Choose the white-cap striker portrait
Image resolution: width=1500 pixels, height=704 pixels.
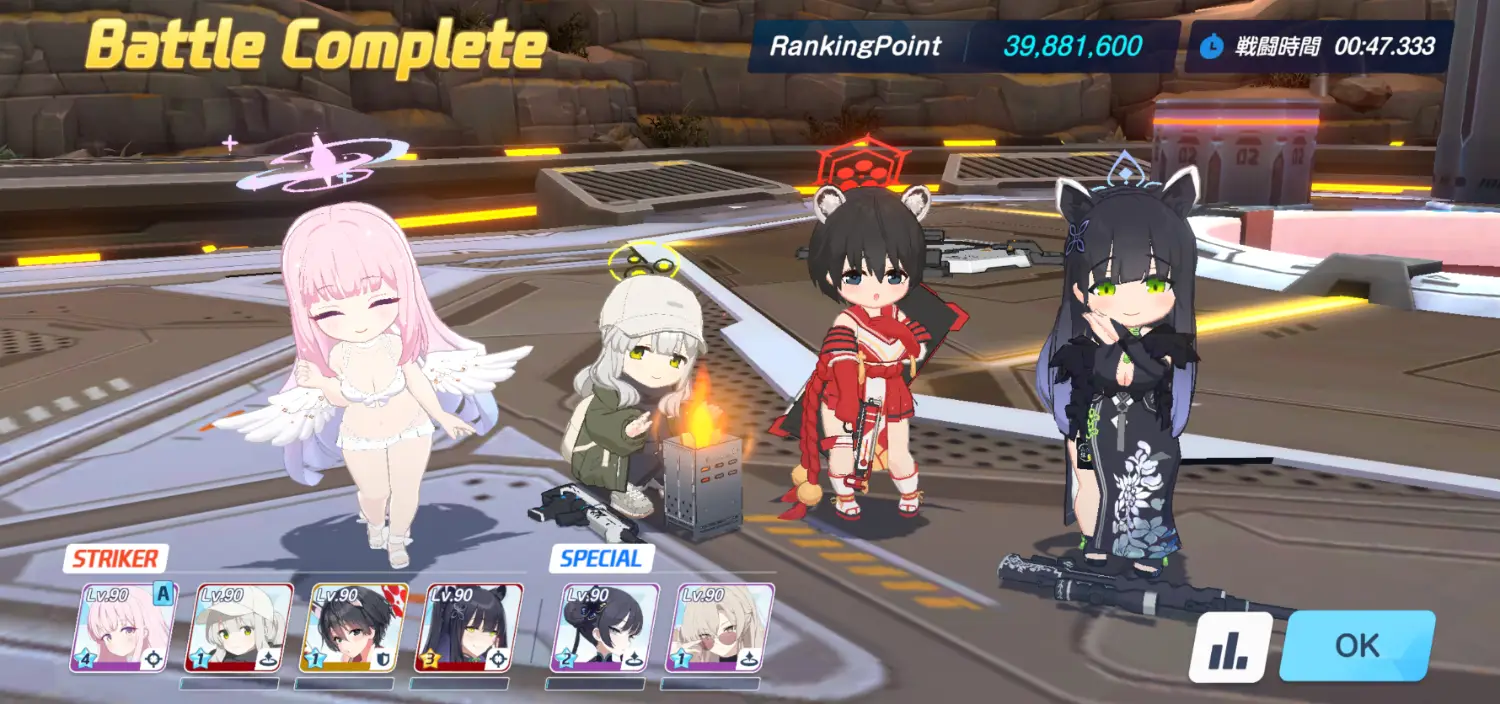(239, 628)
